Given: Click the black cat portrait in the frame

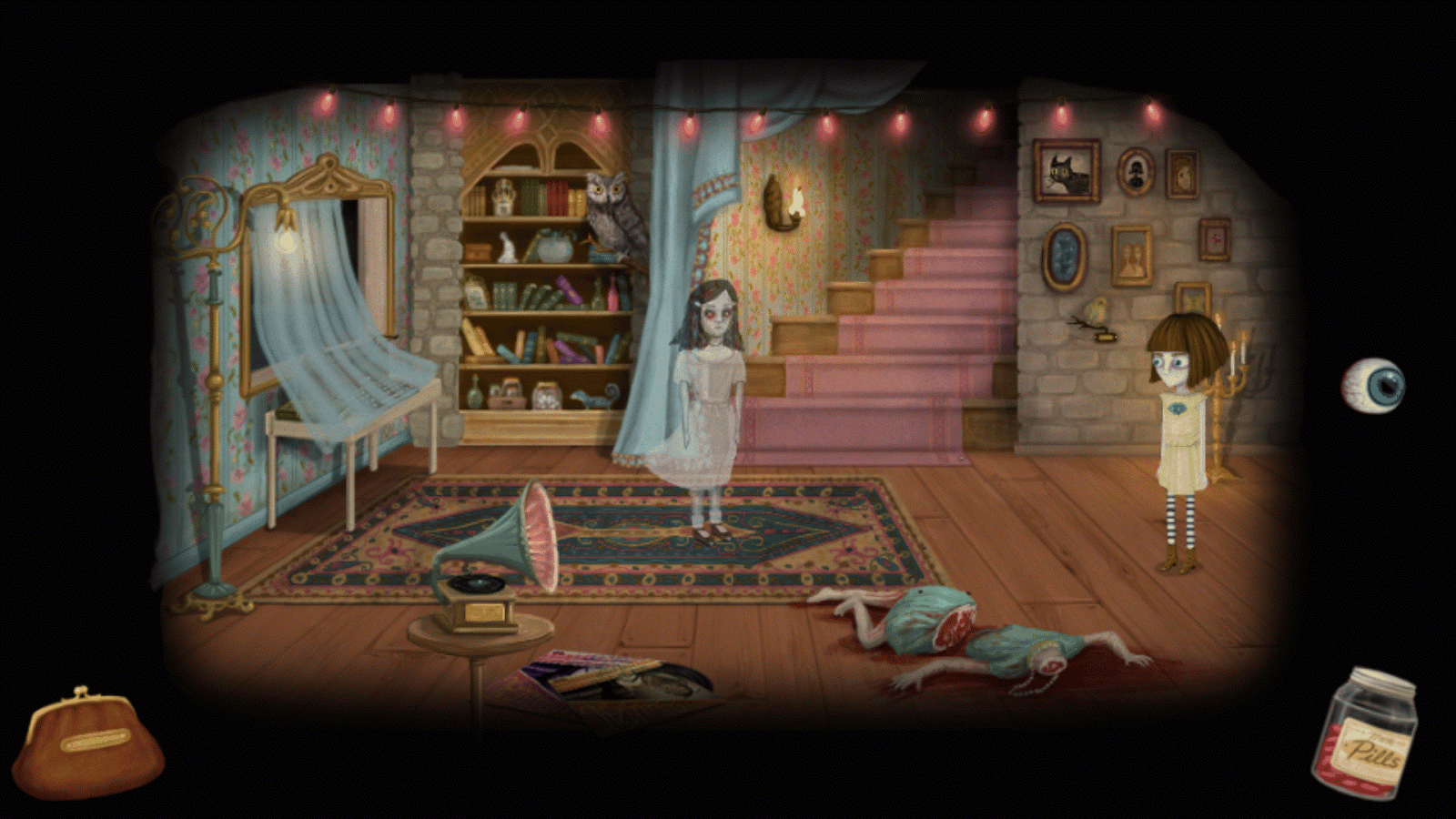Looking at the screenshot, I should point(1067,169).
